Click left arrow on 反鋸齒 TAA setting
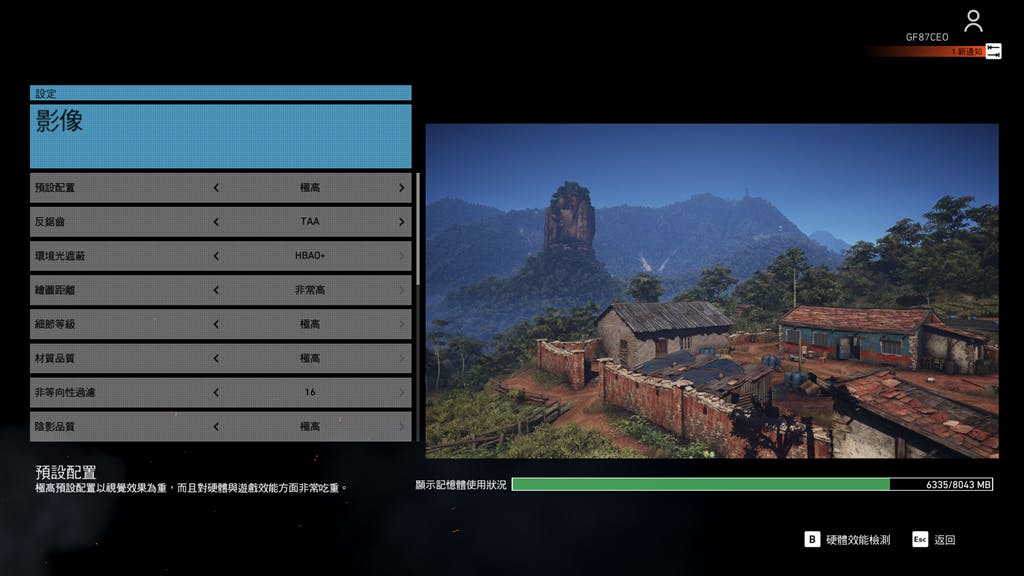 [x=216, y=222]
